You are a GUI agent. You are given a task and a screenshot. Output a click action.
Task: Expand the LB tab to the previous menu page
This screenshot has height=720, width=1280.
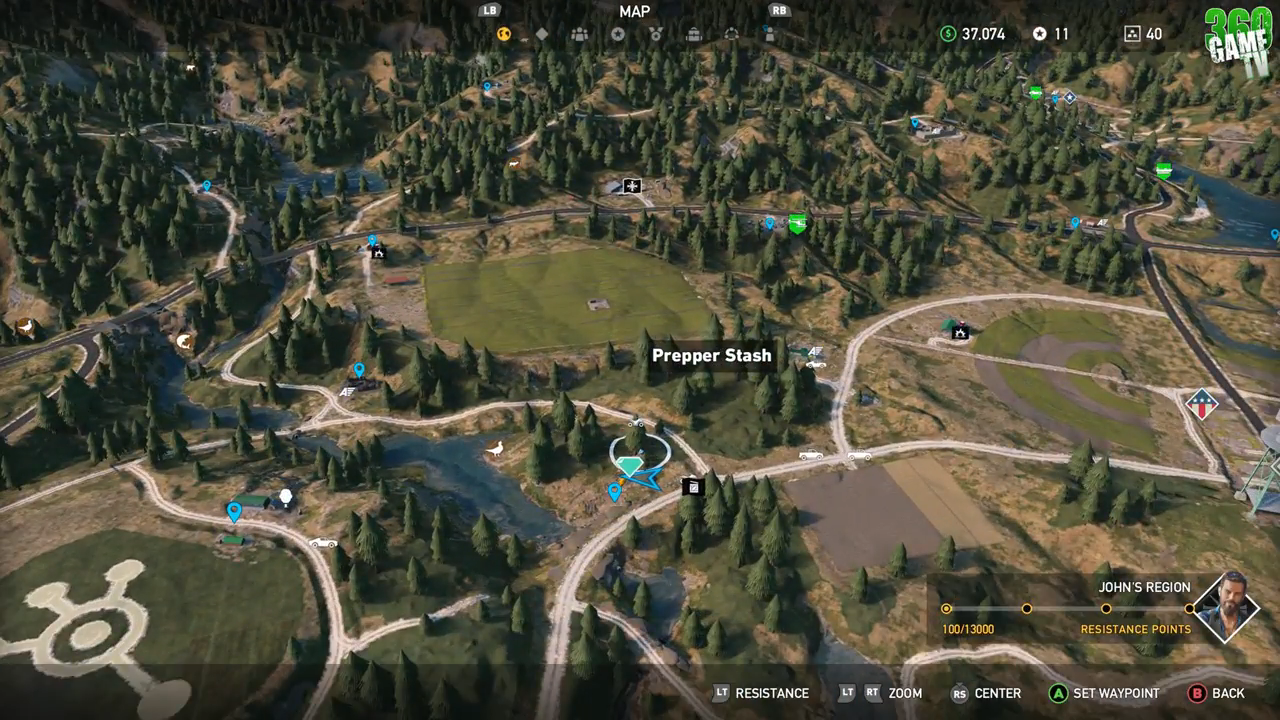489,12
